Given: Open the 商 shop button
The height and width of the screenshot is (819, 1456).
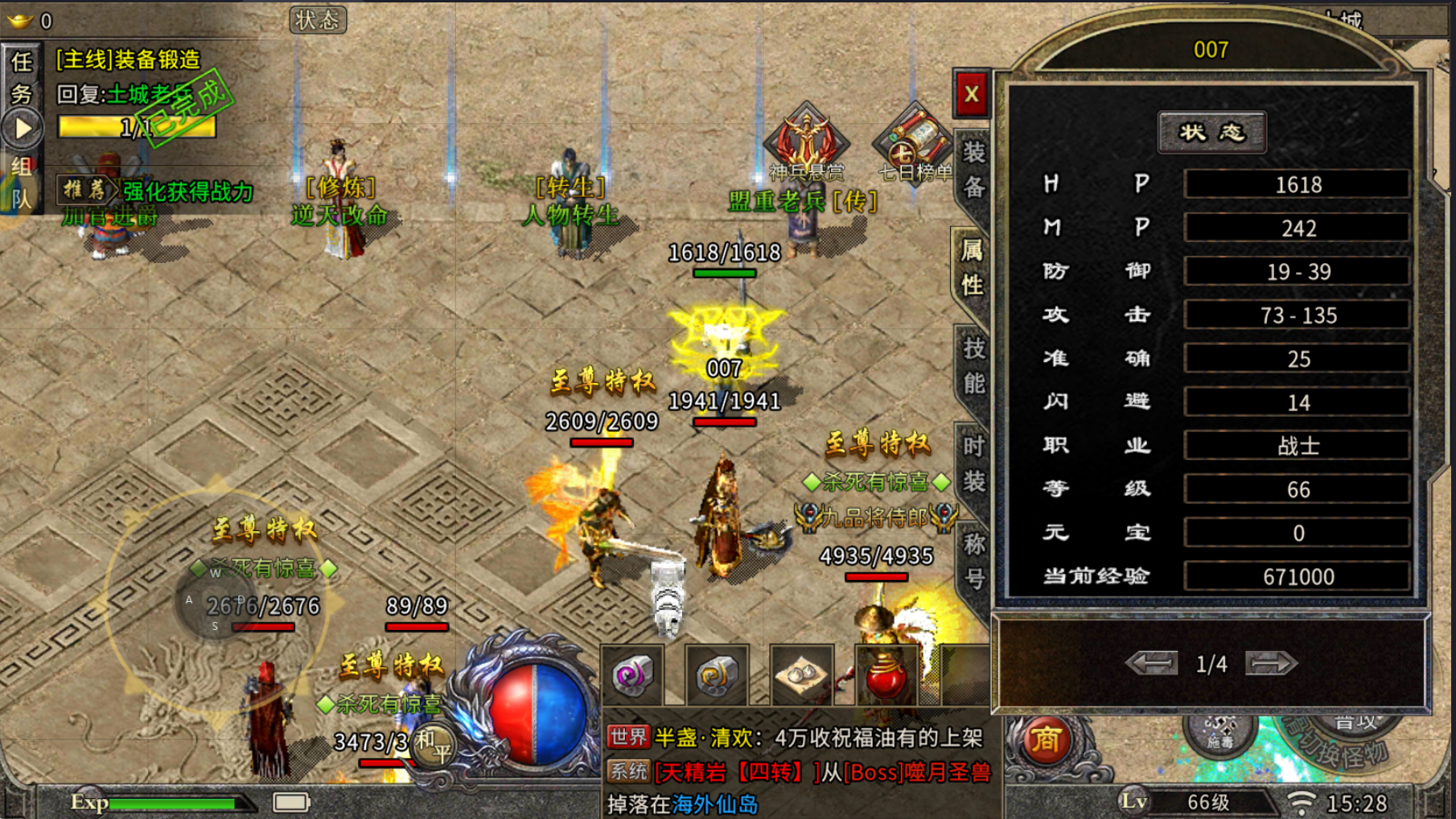Looking at the screenshot, I should coord(1046,740).
